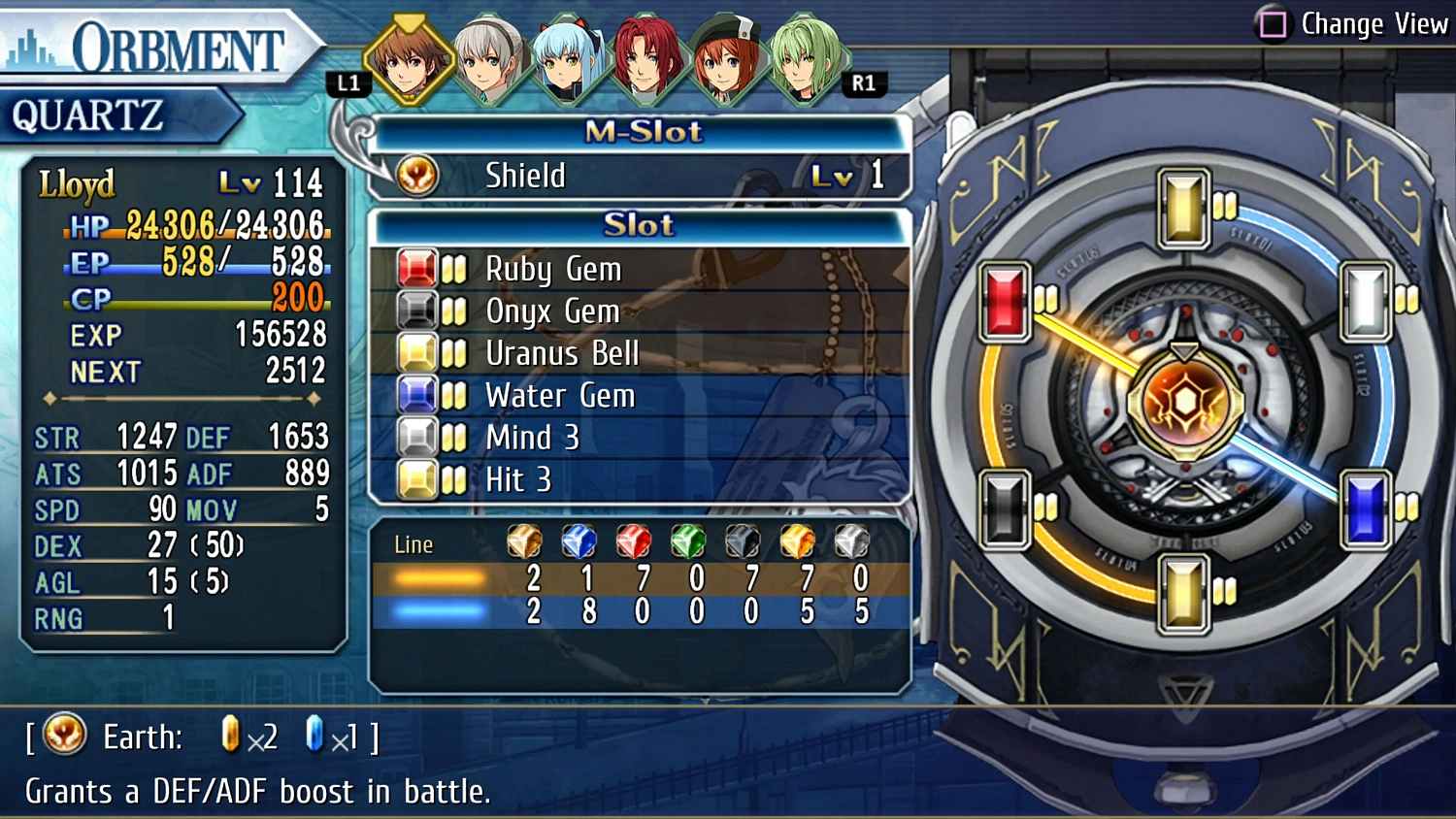1456x819 pixels.
Task: Click the red fire element icon in Line header
Action: 633,541
